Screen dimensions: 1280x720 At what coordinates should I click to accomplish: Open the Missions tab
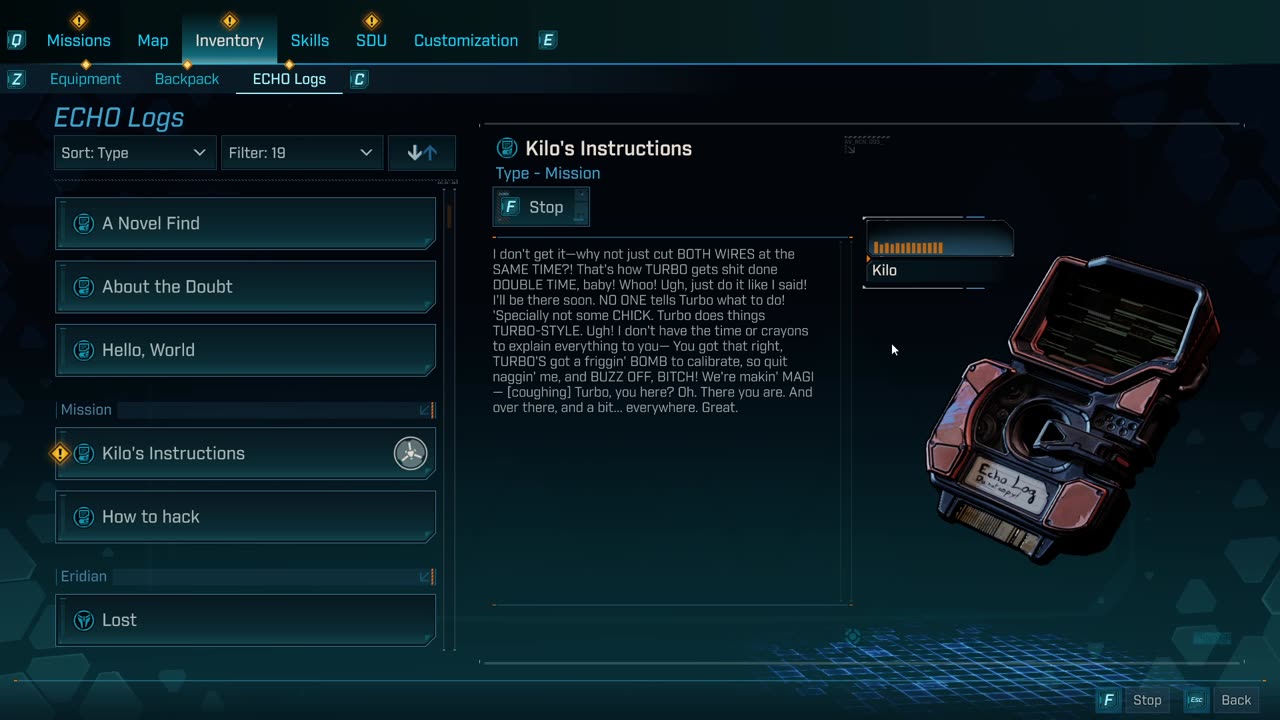[78, 40]
